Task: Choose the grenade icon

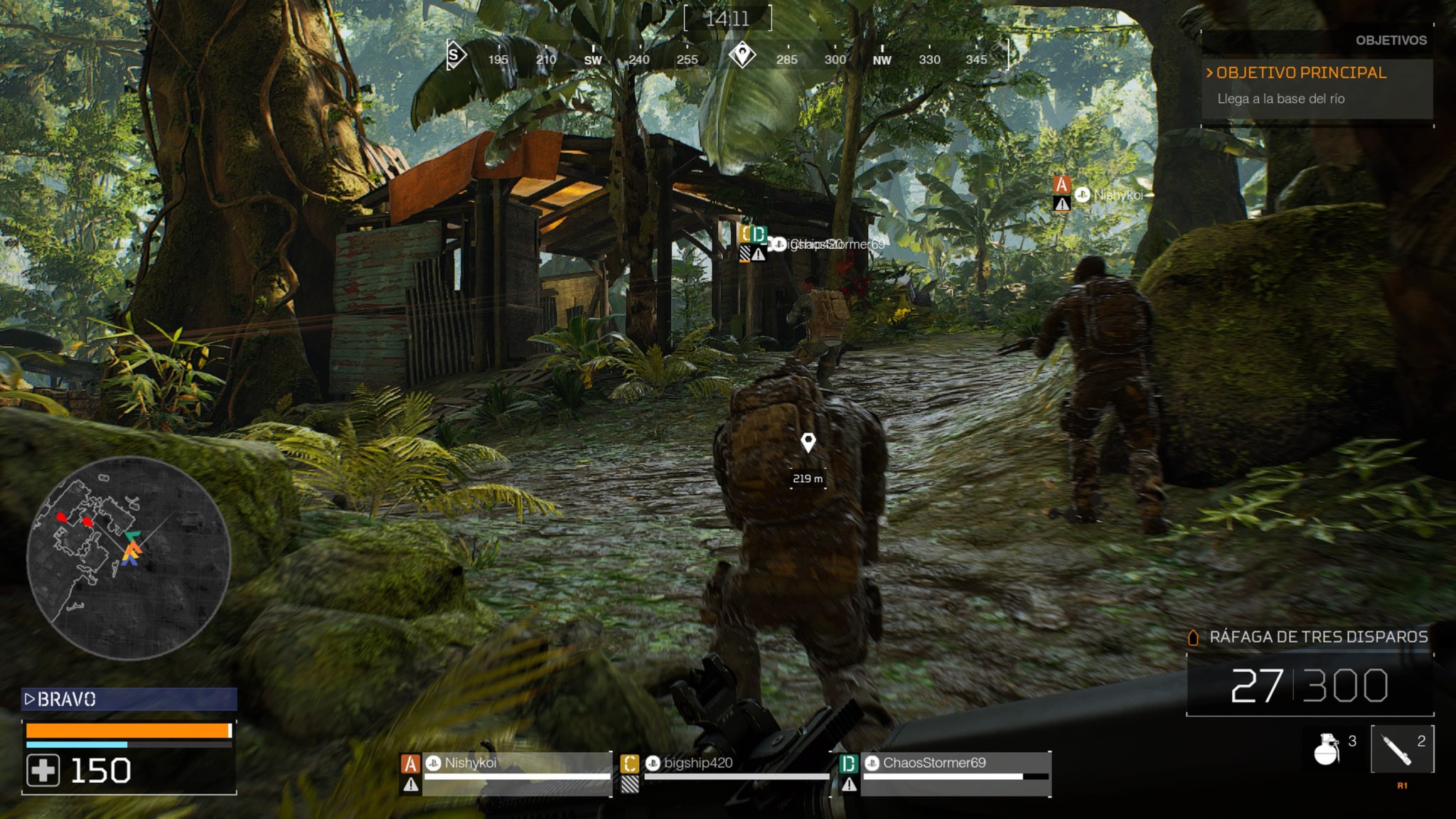Action: 1327,749
